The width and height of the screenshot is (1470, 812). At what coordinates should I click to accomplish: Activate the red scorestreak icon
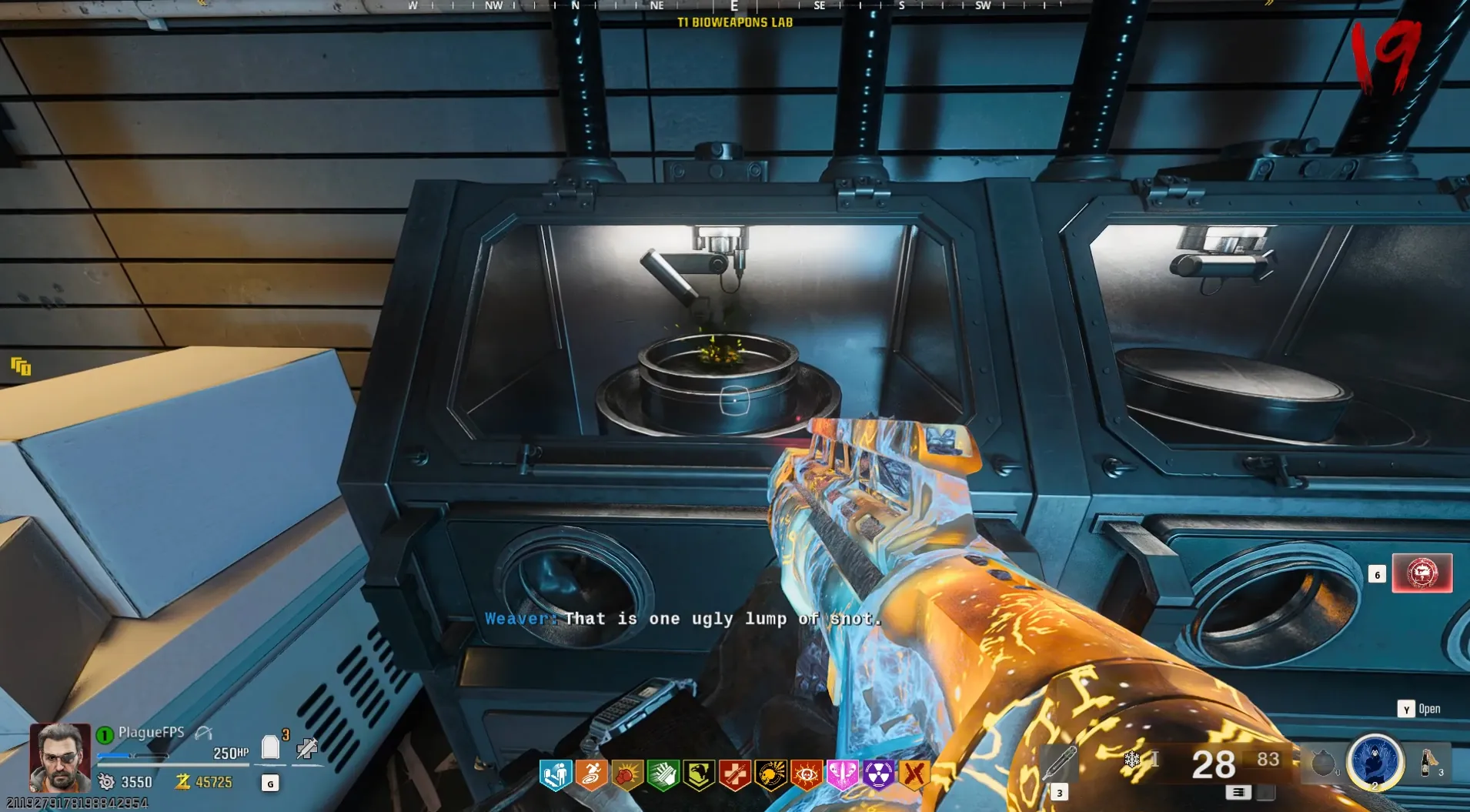(x=1422, y=573)
